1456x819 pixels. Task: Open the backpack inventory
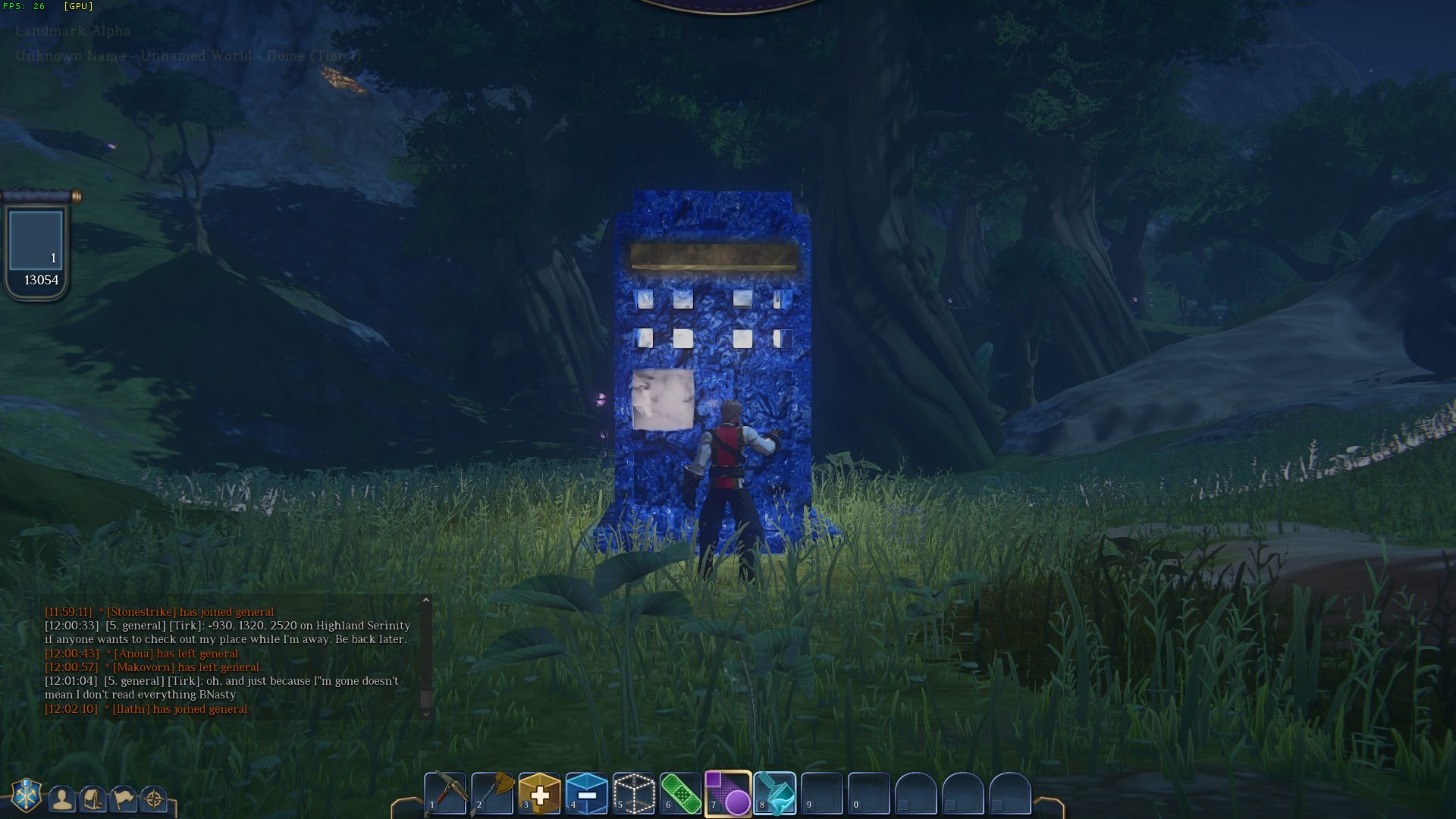93,799
